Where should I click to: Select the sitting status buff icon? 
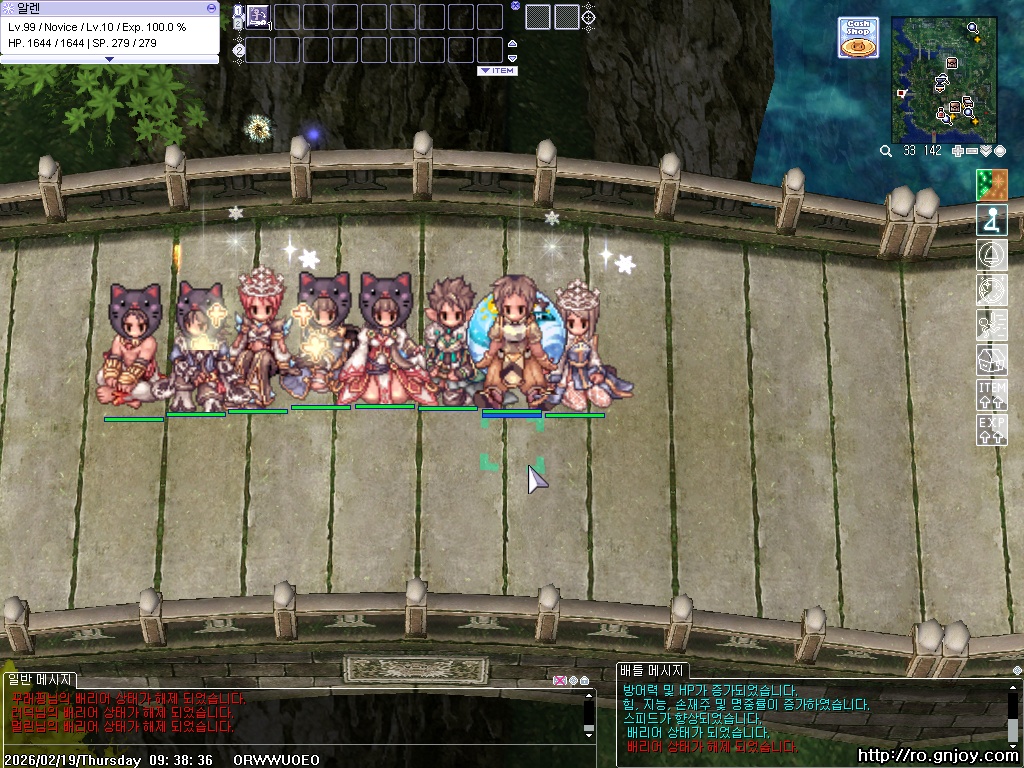tap(991, 219)
